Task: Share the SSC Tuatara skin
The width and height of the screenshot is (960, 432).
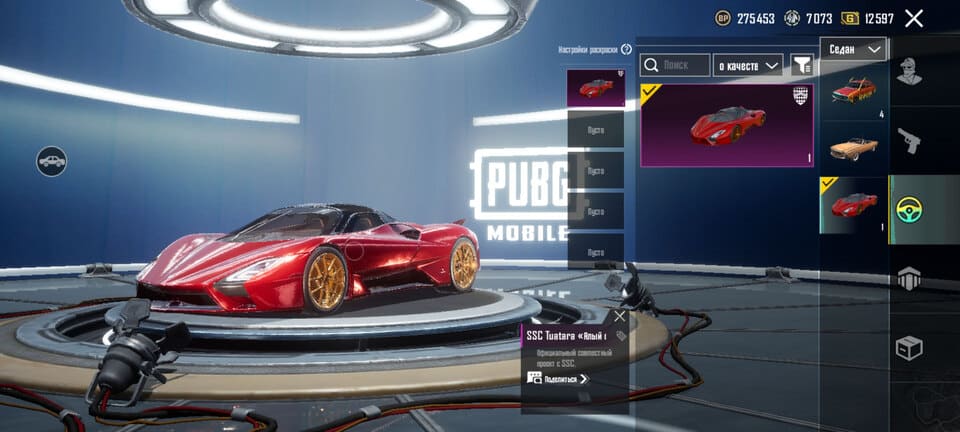Action: (558, 378)
